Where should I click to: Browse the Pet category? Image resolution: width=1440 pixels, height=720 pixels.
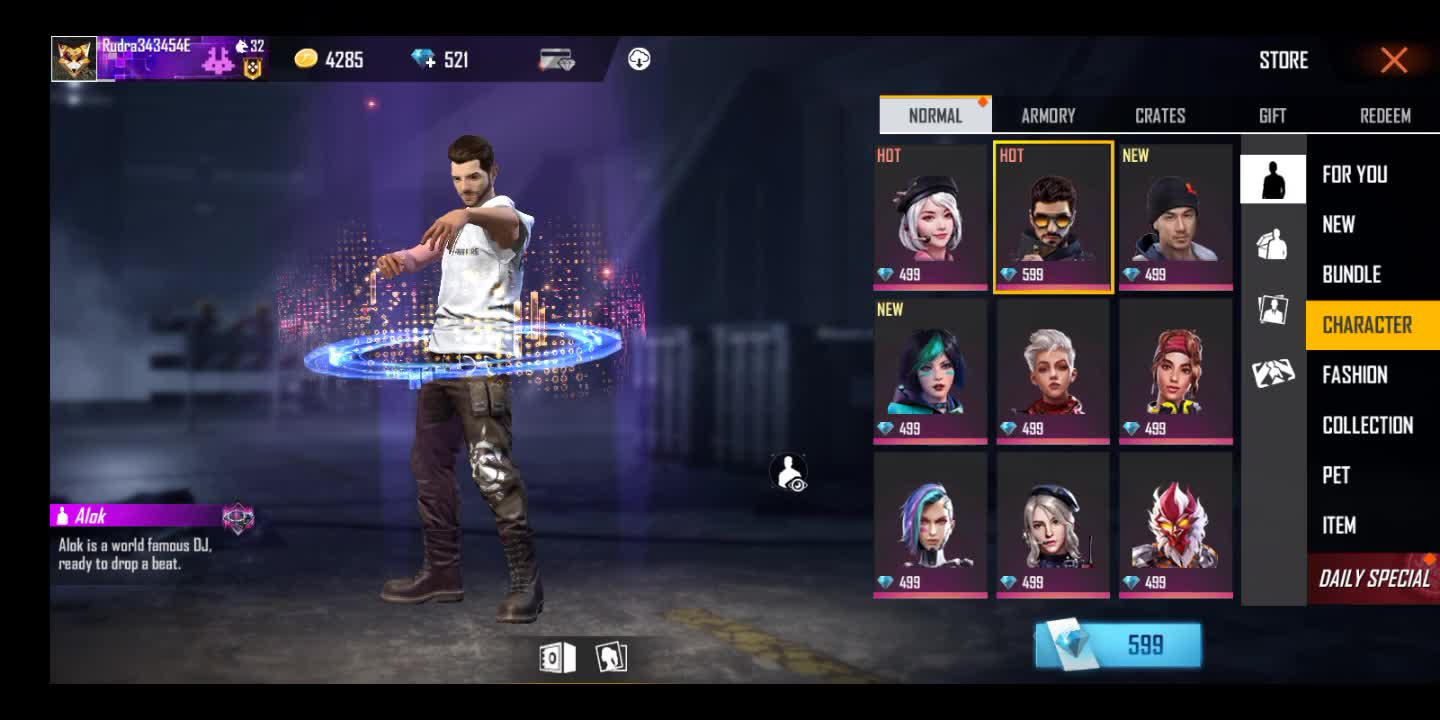pyautogui.click(x=1337, y=475)
